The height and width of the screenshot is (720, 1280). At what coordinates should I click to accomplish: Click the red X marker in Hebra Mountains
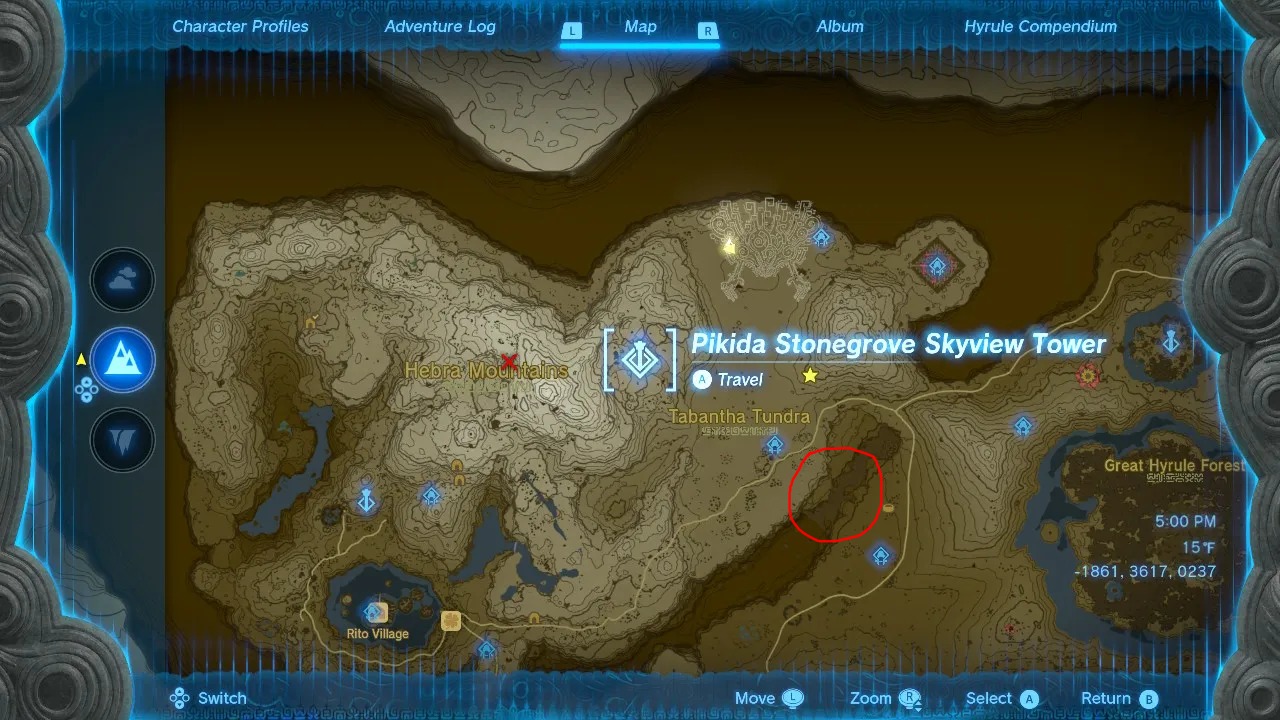pyautogui.click(x=509, y=360)
